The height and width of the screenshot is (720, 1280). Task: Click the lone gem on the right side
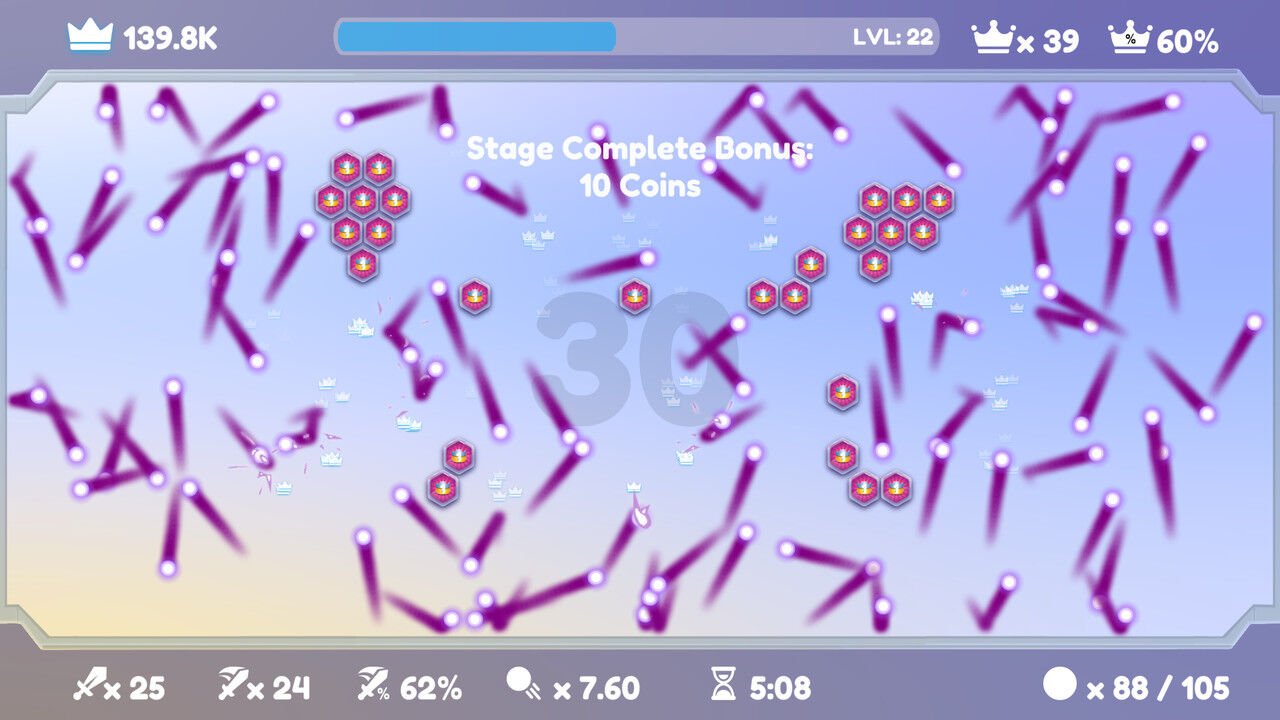[843, 392]
